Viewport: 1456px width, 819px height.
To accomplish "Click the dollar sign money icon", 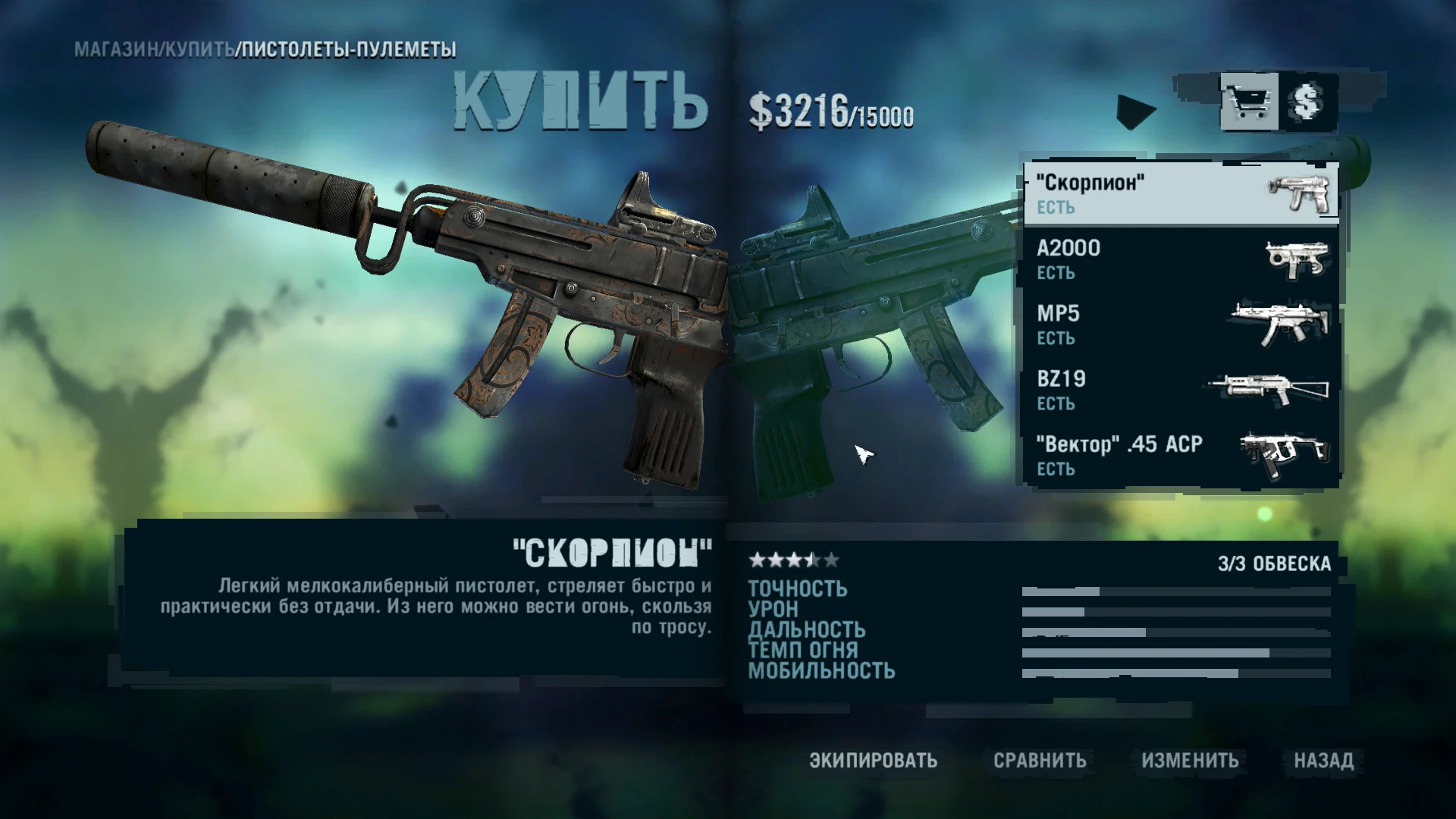I will pyautogui.click(x=1307, y=102).
